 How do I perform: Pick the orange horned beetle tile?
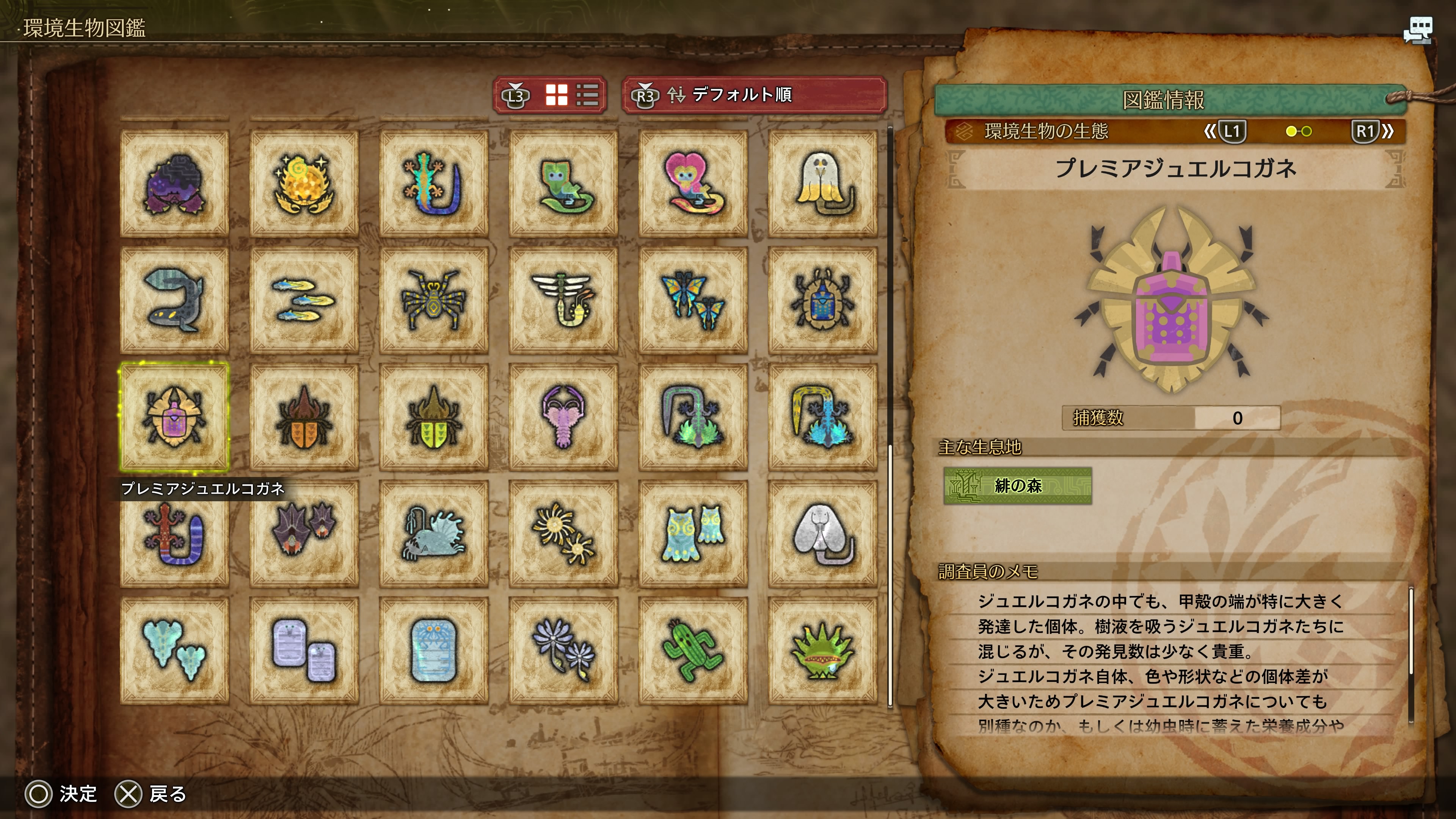[304, 417]
